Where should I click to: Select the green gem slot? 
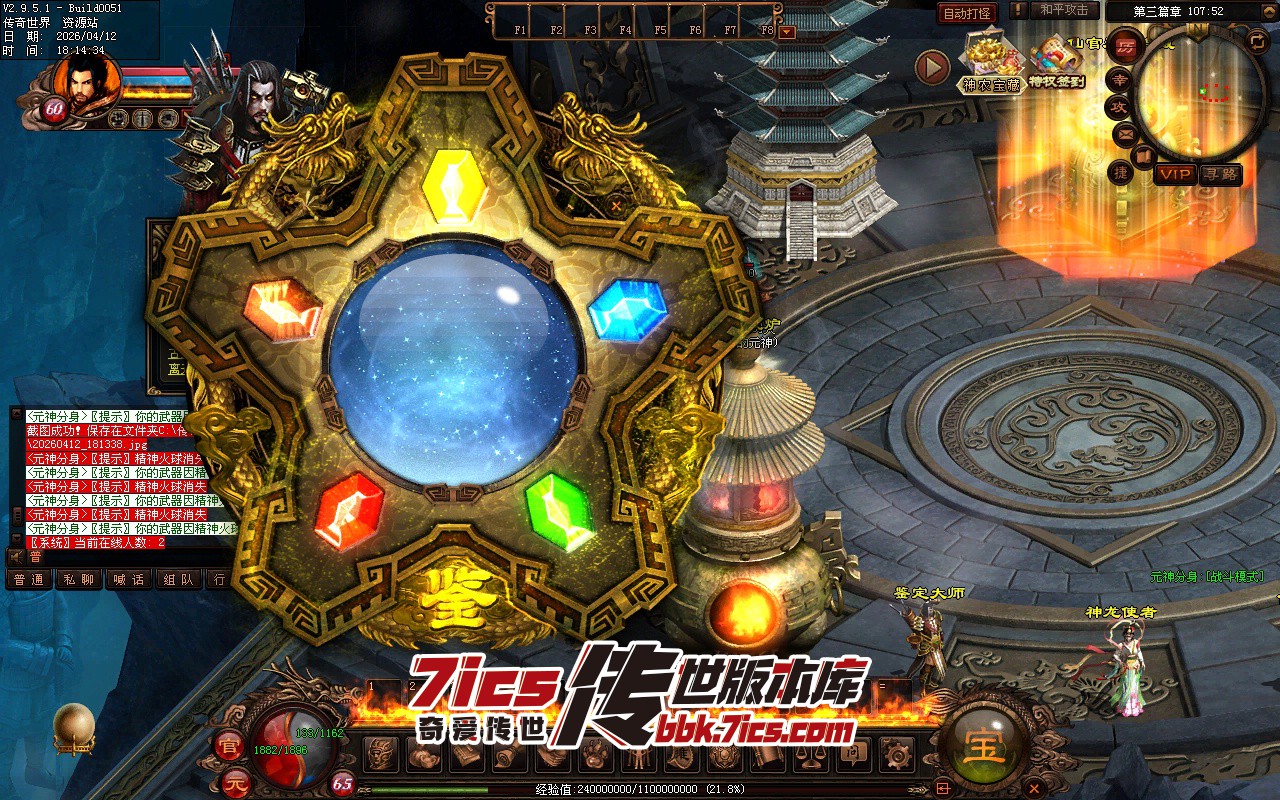click(x=559, y=511)
